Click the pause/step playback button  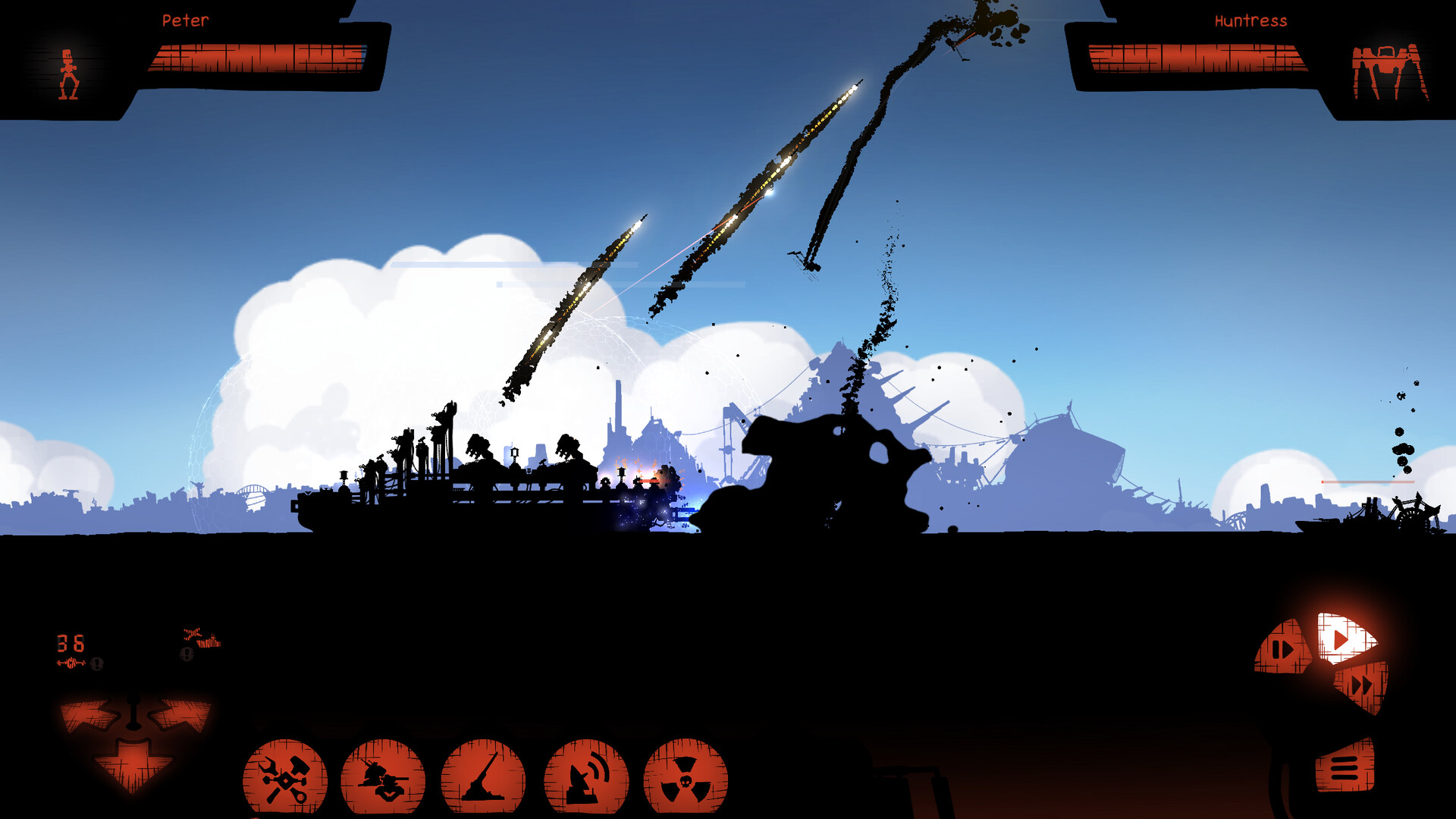click(1282, 649)
